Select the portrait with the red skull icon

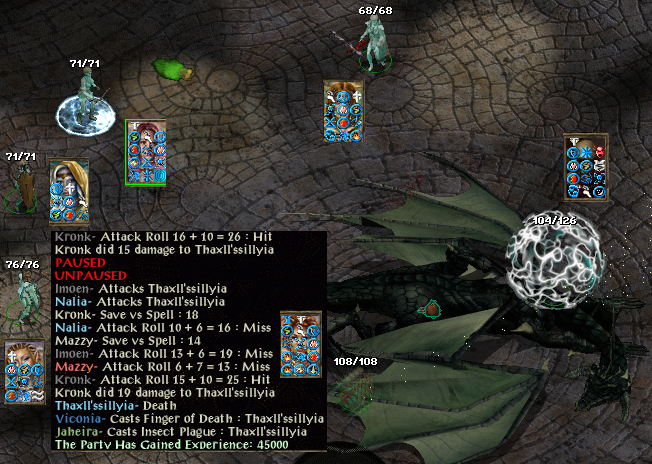pyautogui.click(x=586, y=166)
